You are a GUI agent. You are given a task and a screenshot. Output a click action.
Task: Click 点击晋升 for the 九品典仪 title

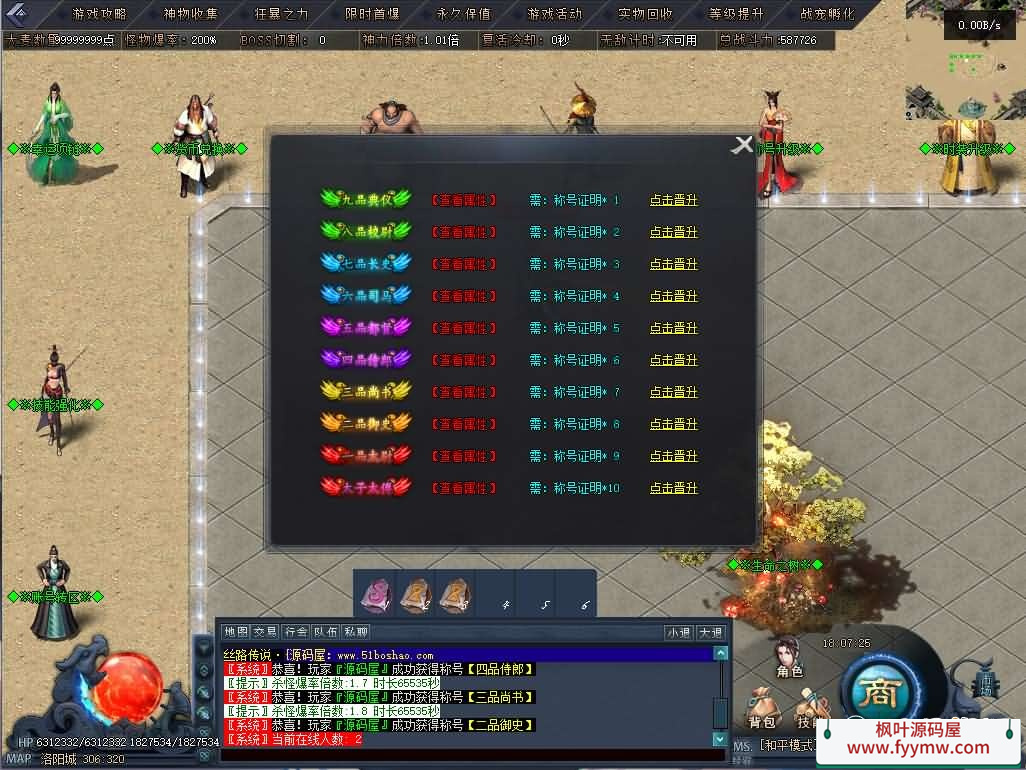pyautogui.click(x=673, y=200)
